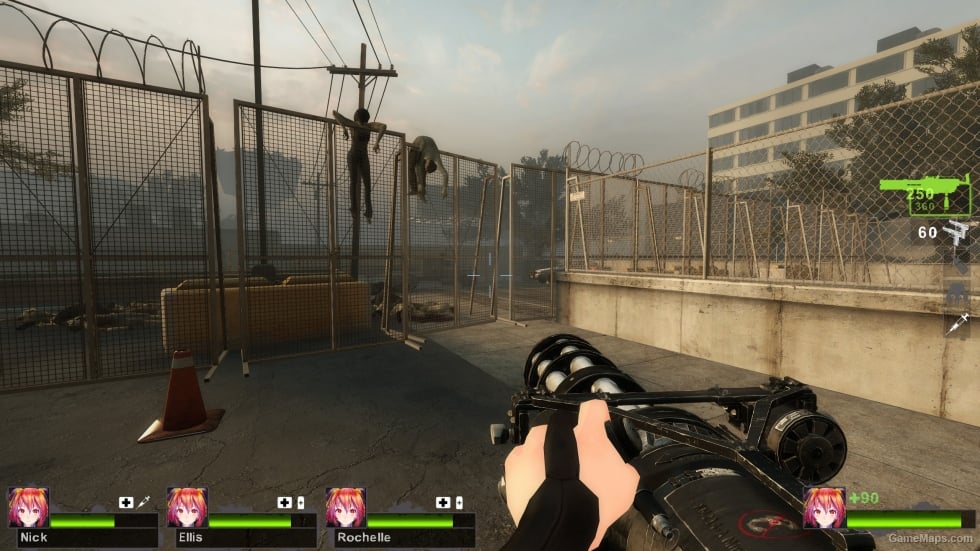Click Ellis's first aid kit icon
This screenshot has width=980, height=551.
coord(285,502)
